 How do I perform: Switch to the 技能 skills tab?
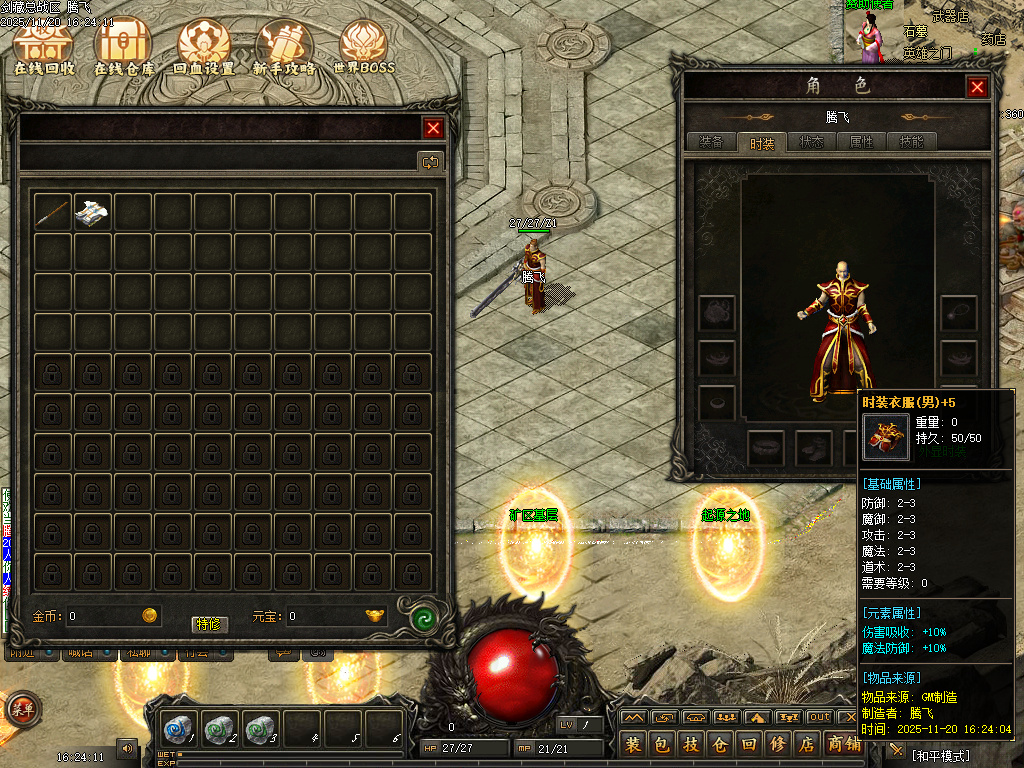pyautogui.click(x=911, y=142)
